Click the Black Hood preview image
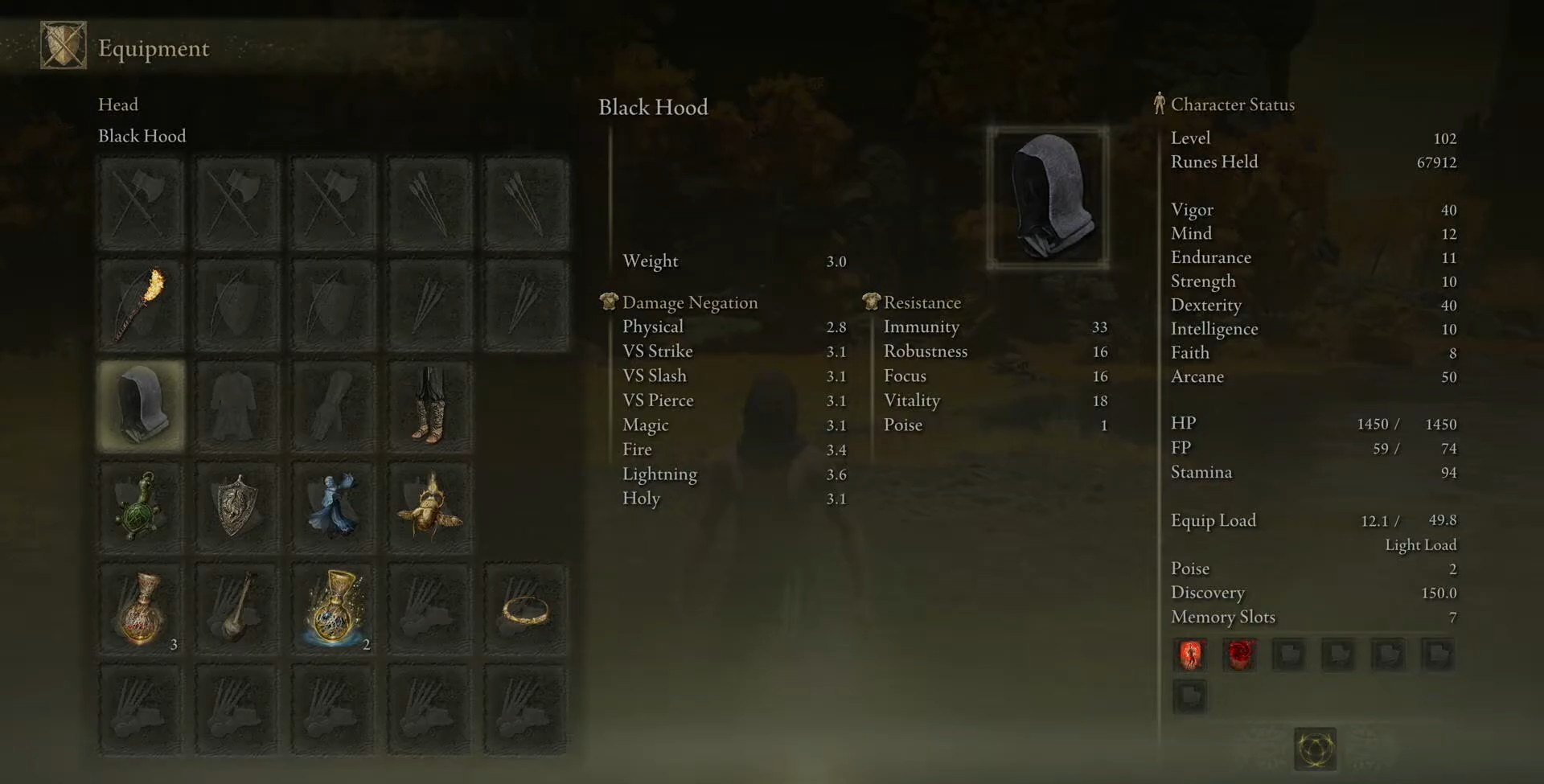1544x784 pixels. point(1048,197)
